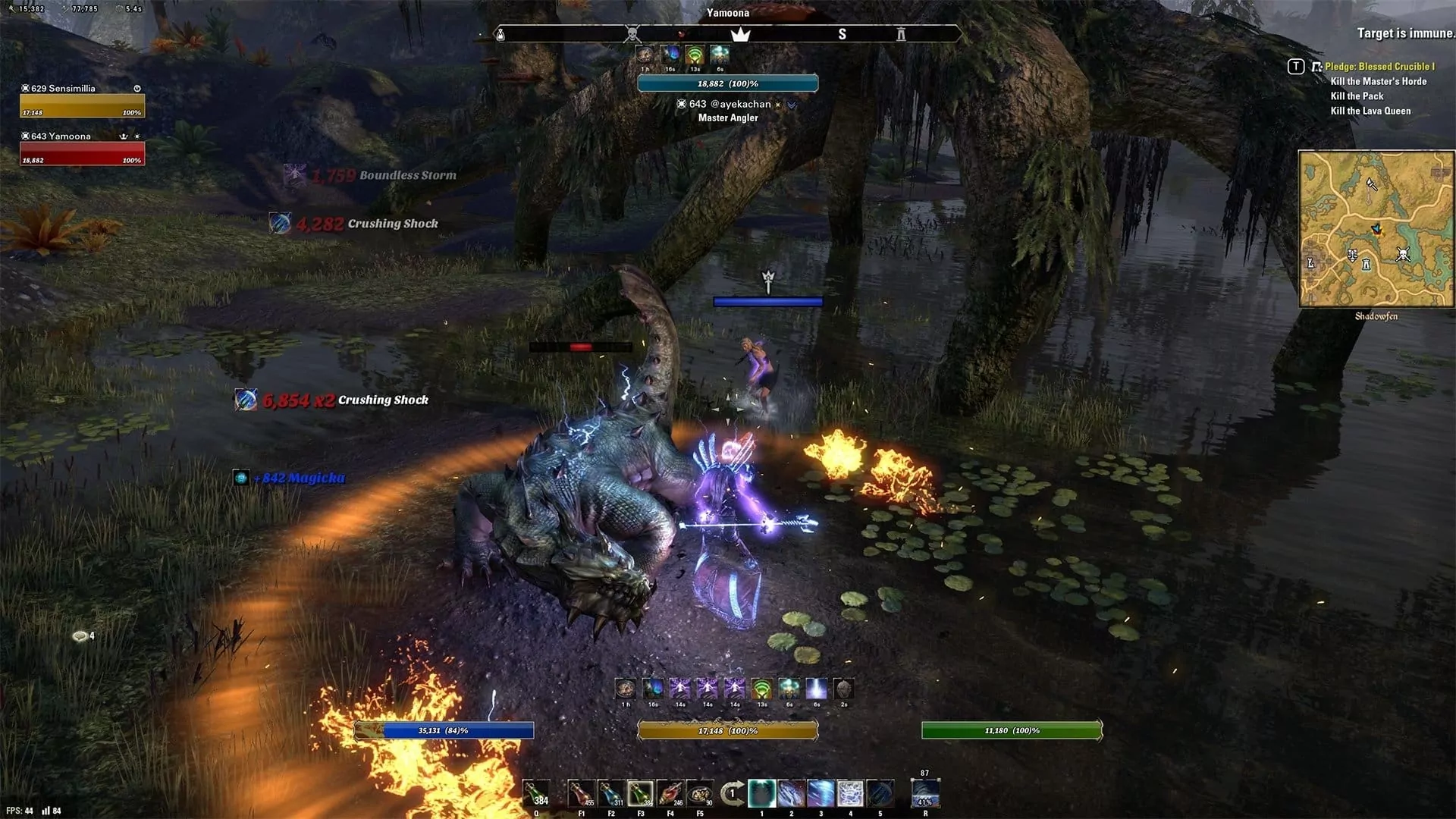Open the Shadowfen minimap
This screenshot has width=1456, height=819.
click(1376, 228)
